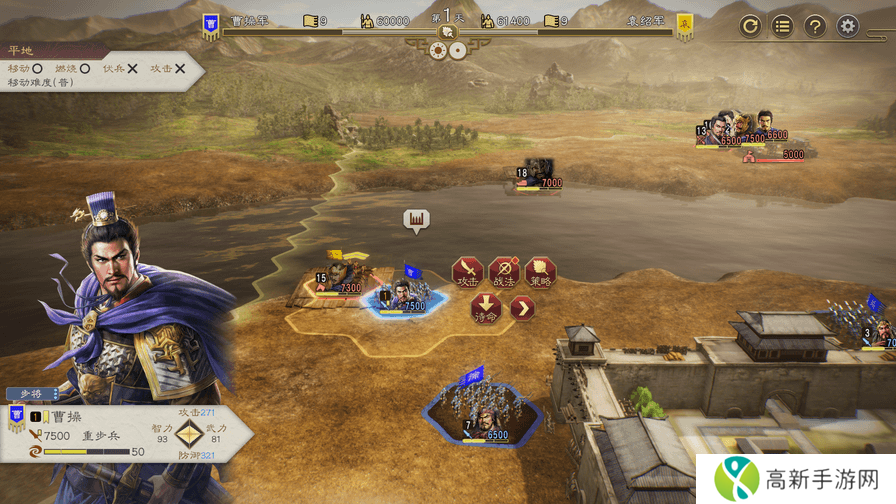This screenshot has height=504, width=896.
Task: Click the blue 曹操军 banner icon
Action: [x=211, y=26]
